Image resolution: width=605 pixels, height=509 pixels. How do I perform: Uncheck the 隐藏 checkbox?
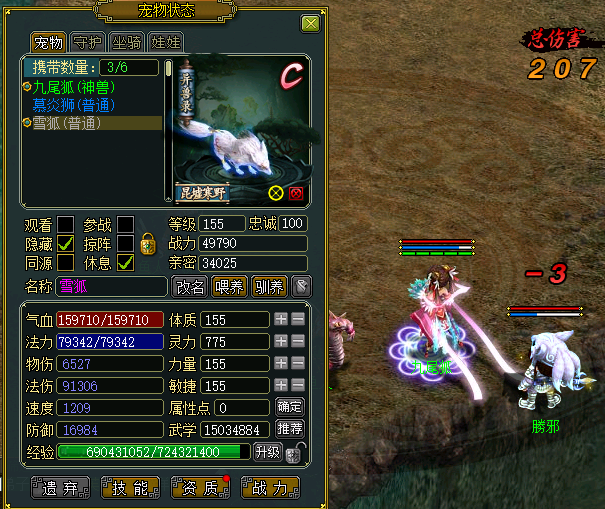point(66,243)
